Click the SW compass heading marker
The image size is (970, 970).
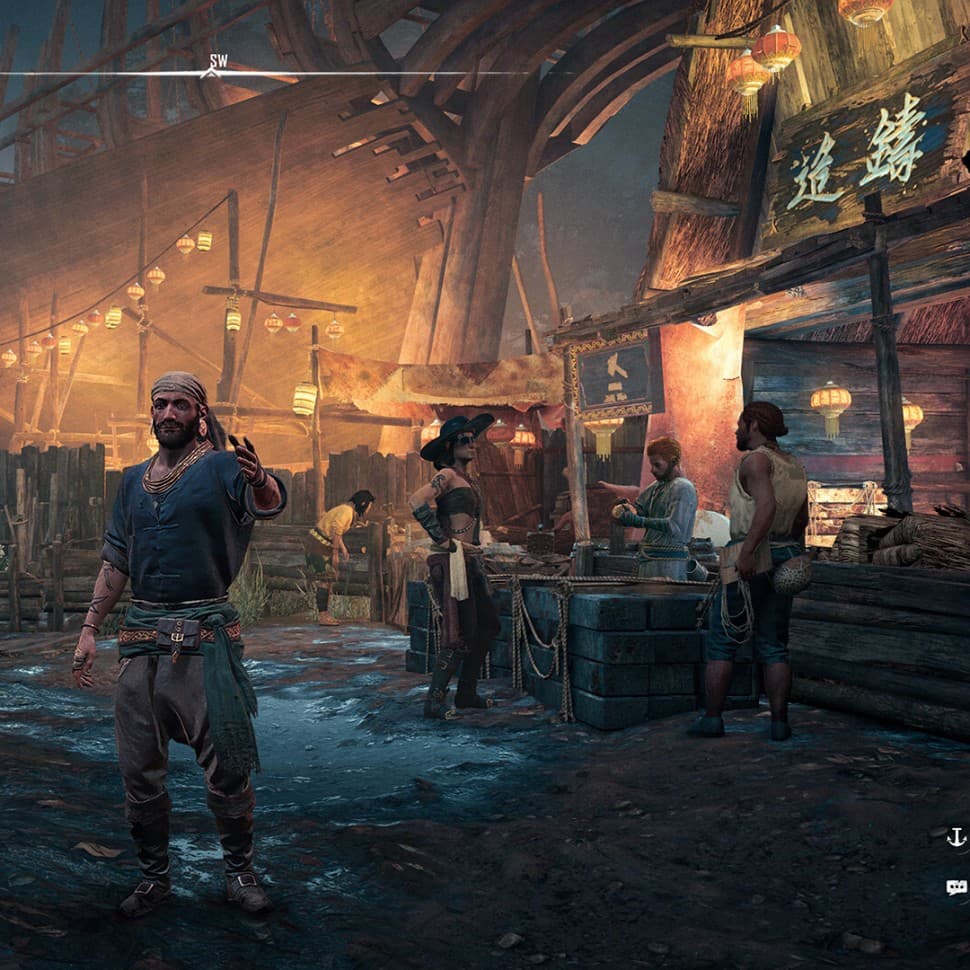[213, 65]
